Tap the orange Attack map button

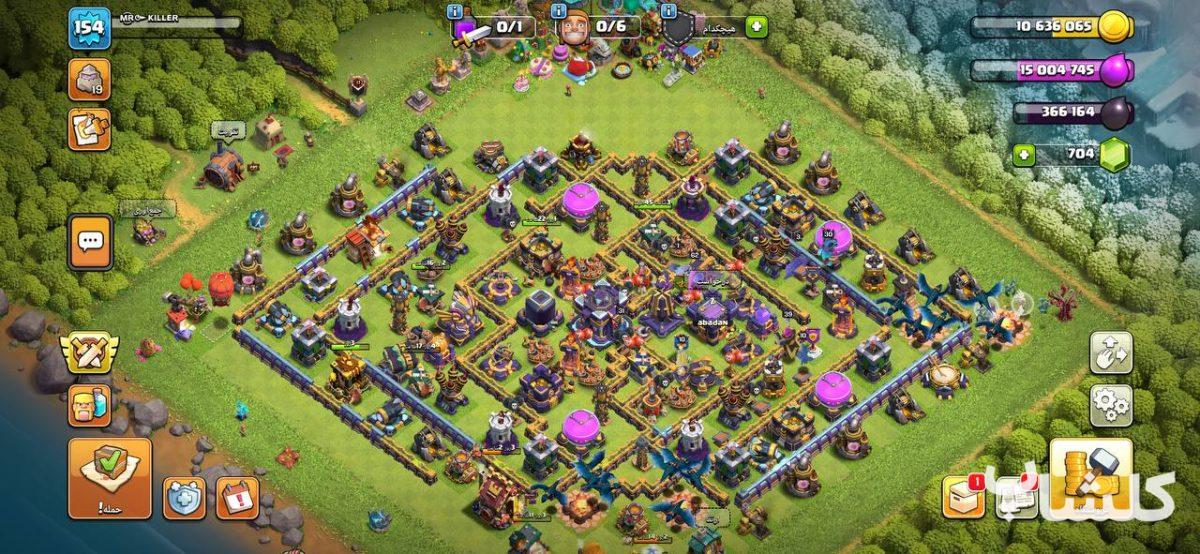[110, 478]
